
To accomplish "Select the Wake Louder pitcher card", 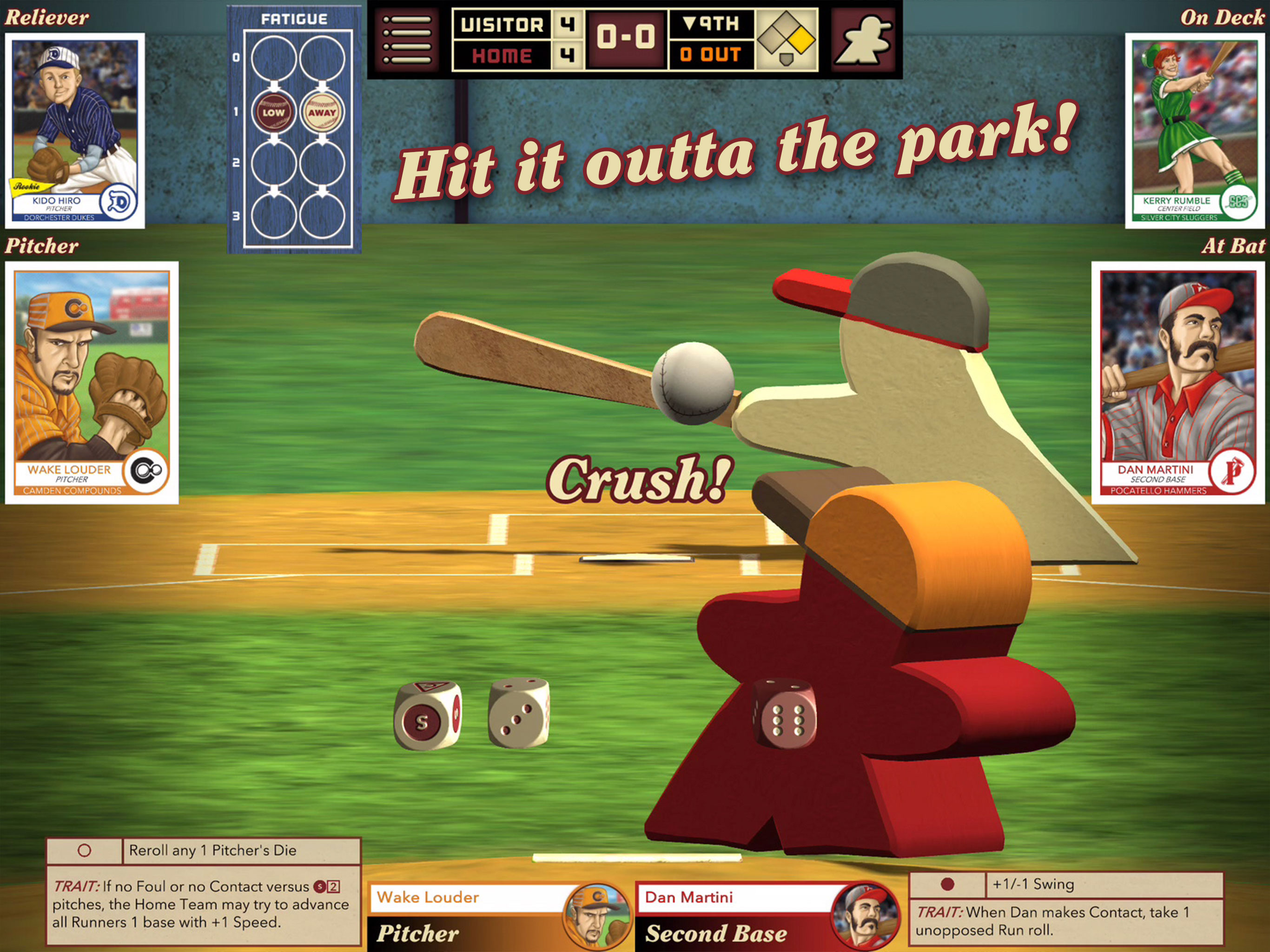I will point(92,383).
